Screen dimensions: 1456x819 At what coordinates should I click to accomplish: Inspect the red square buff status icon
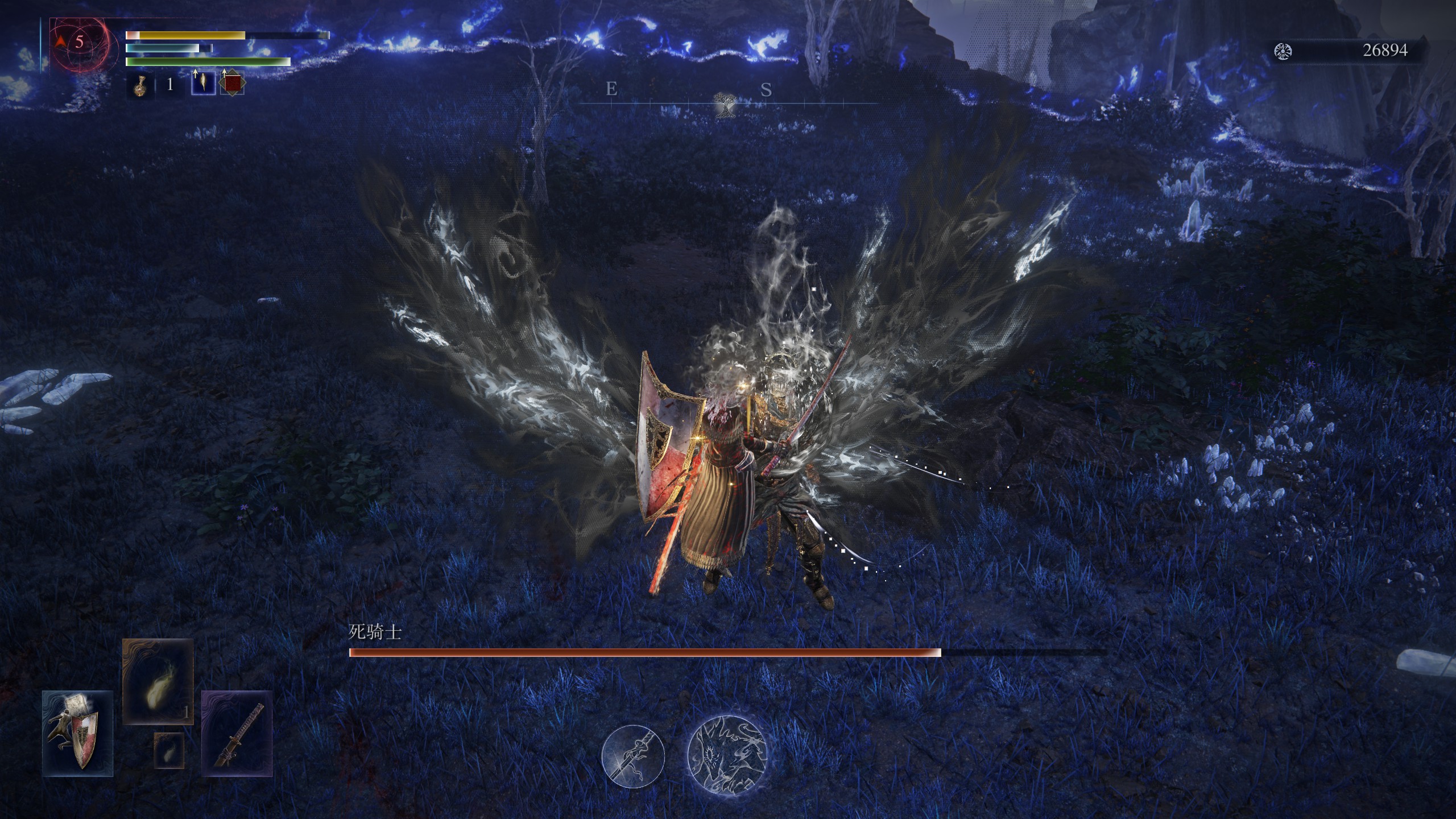coord(232,84)
